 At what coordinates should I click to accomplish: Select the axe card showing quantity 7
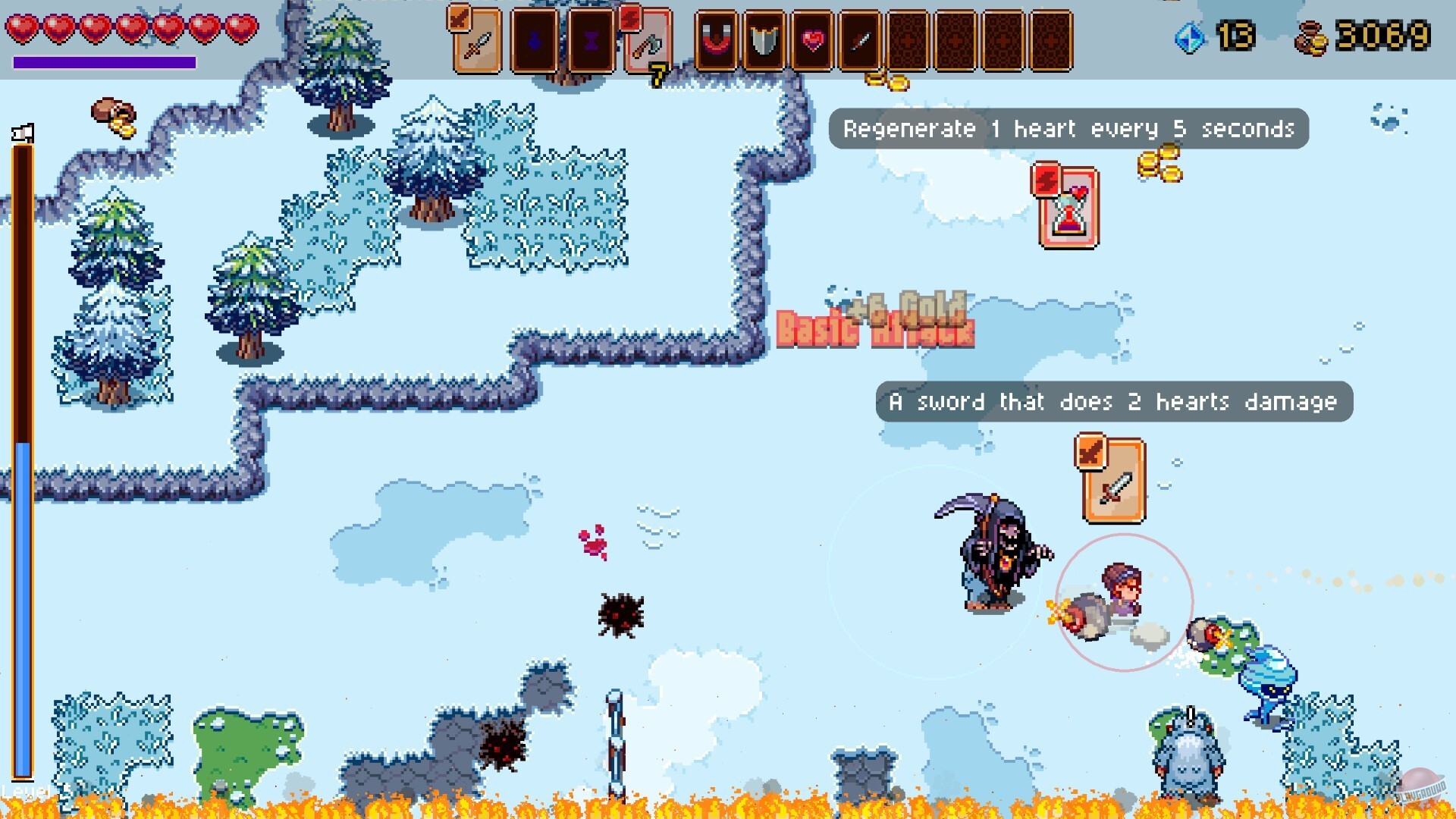[x=648, y=42]
